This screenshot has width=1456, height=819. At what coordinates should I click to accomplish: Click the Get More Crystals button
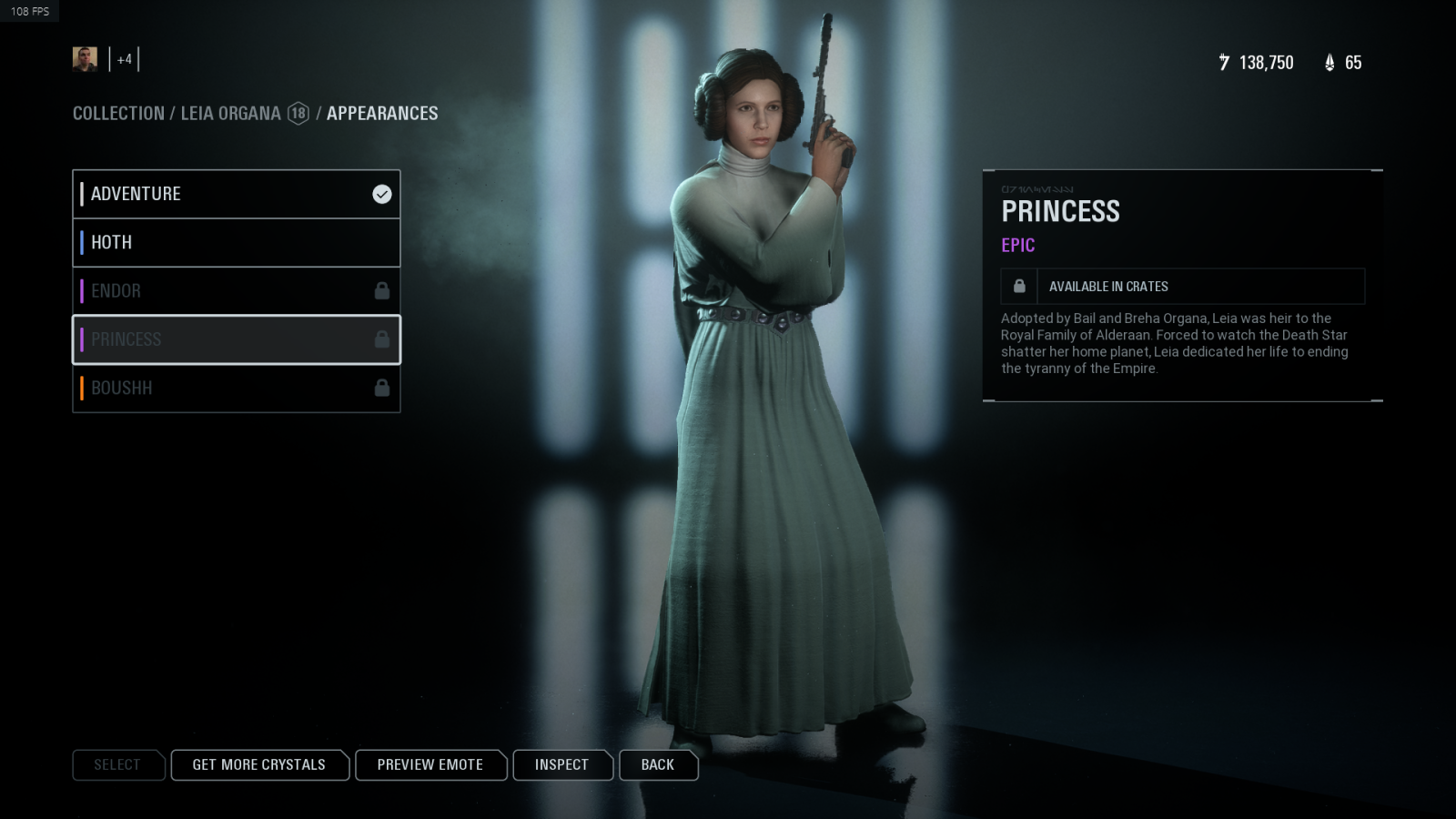258,765
